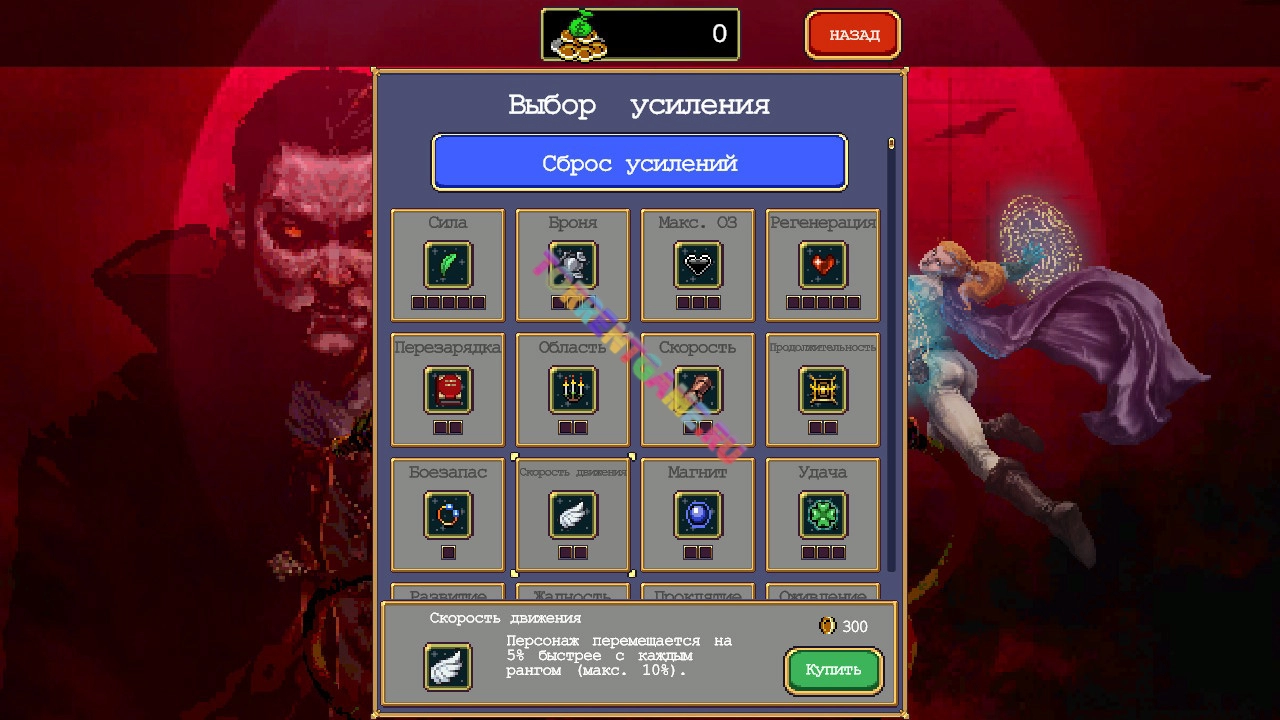Select the Магнит blue orb icon
Image resolution: width=1280 pixels, height=720 pixels.
(x=697, y=516)
